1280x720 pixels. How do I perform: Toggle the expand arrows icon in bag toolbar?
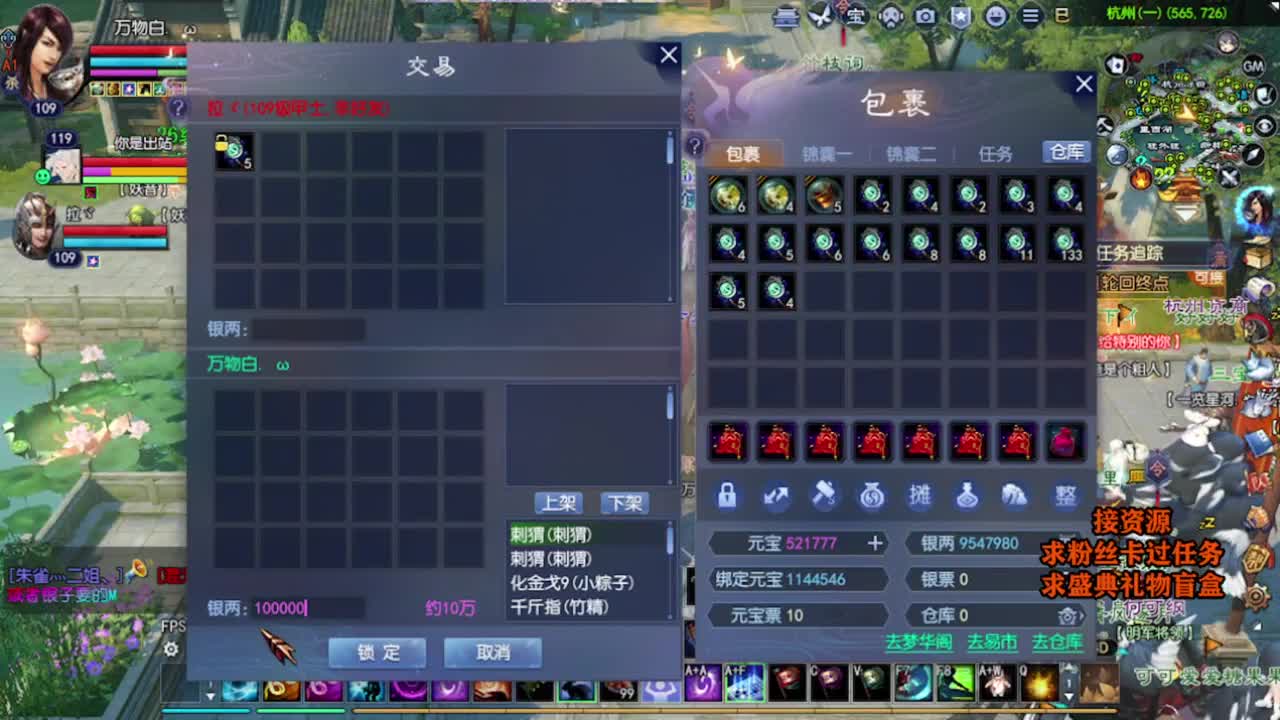(x=775, y=495)
